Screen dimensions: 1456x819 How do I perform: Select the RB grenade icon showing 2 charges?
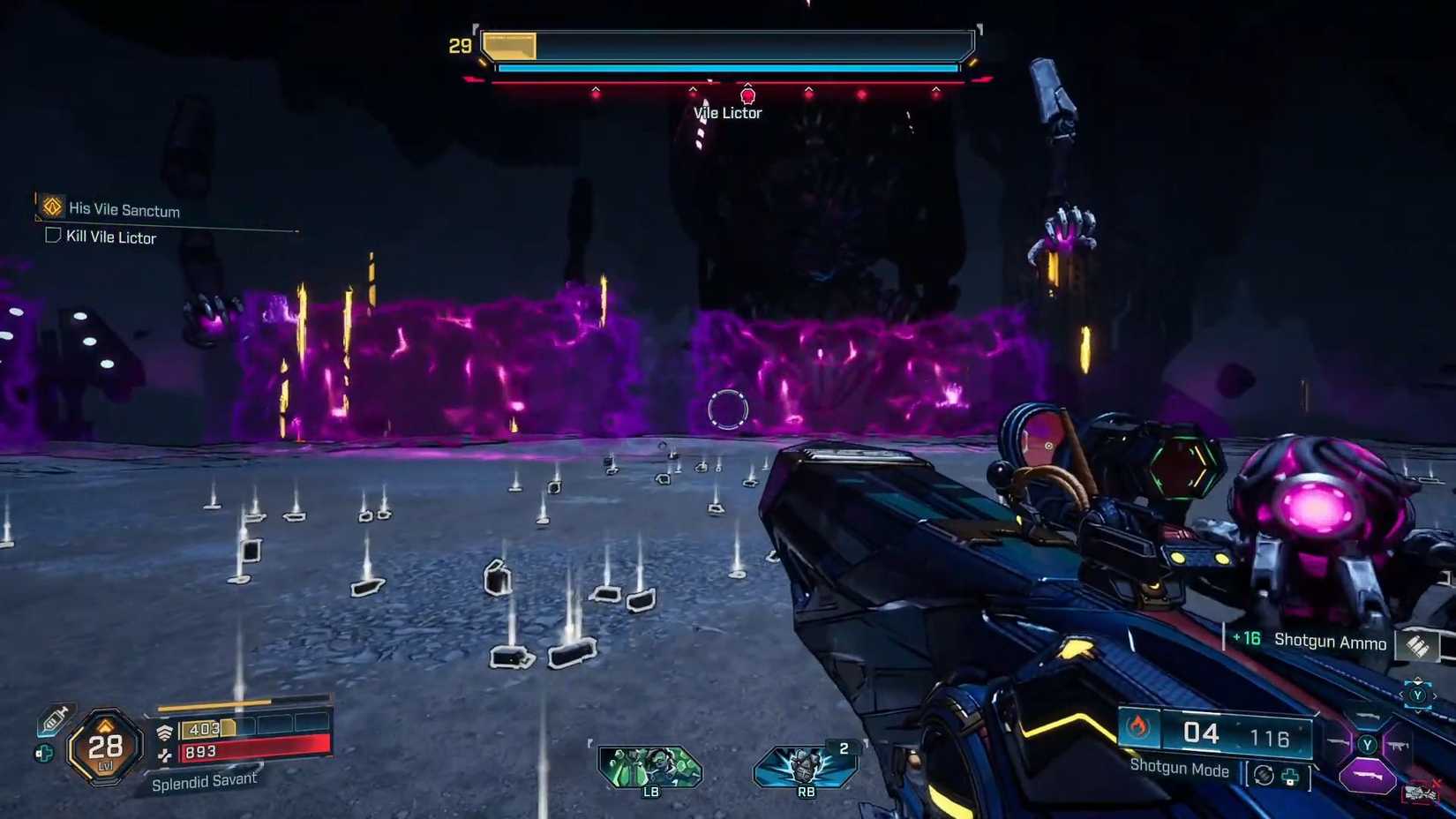click(x=805, y=769)
